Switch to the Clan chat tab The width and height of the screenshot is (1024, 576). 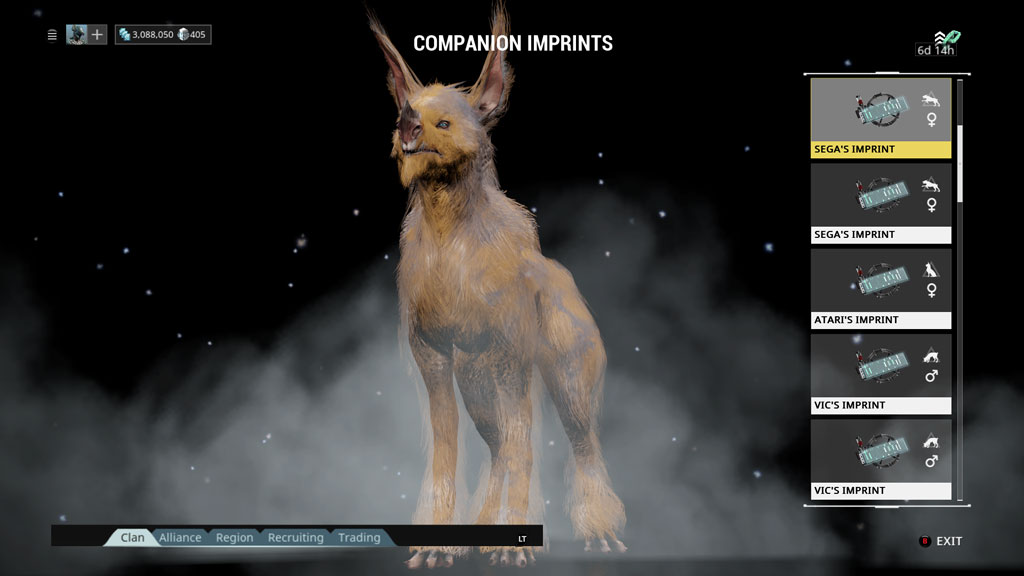pos(132,538)
